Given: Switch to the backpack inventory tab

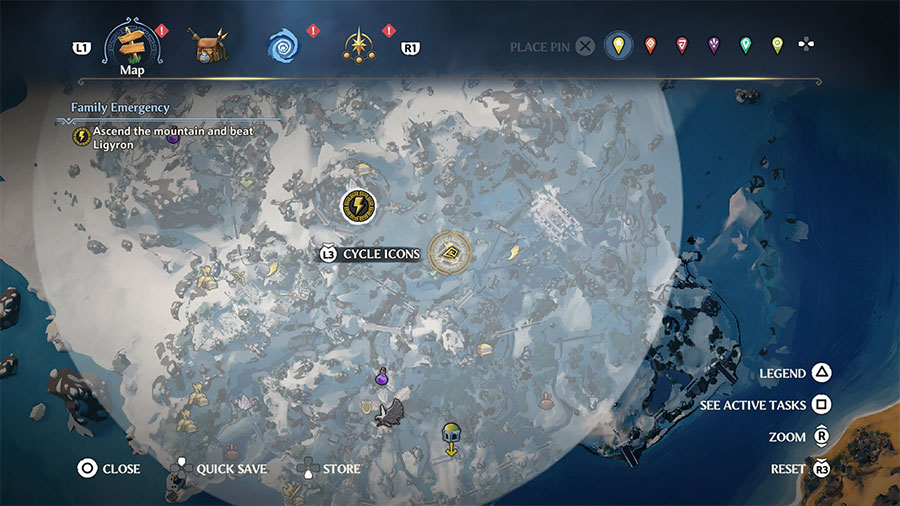Looking at the screenshot, I should (214, 46).
